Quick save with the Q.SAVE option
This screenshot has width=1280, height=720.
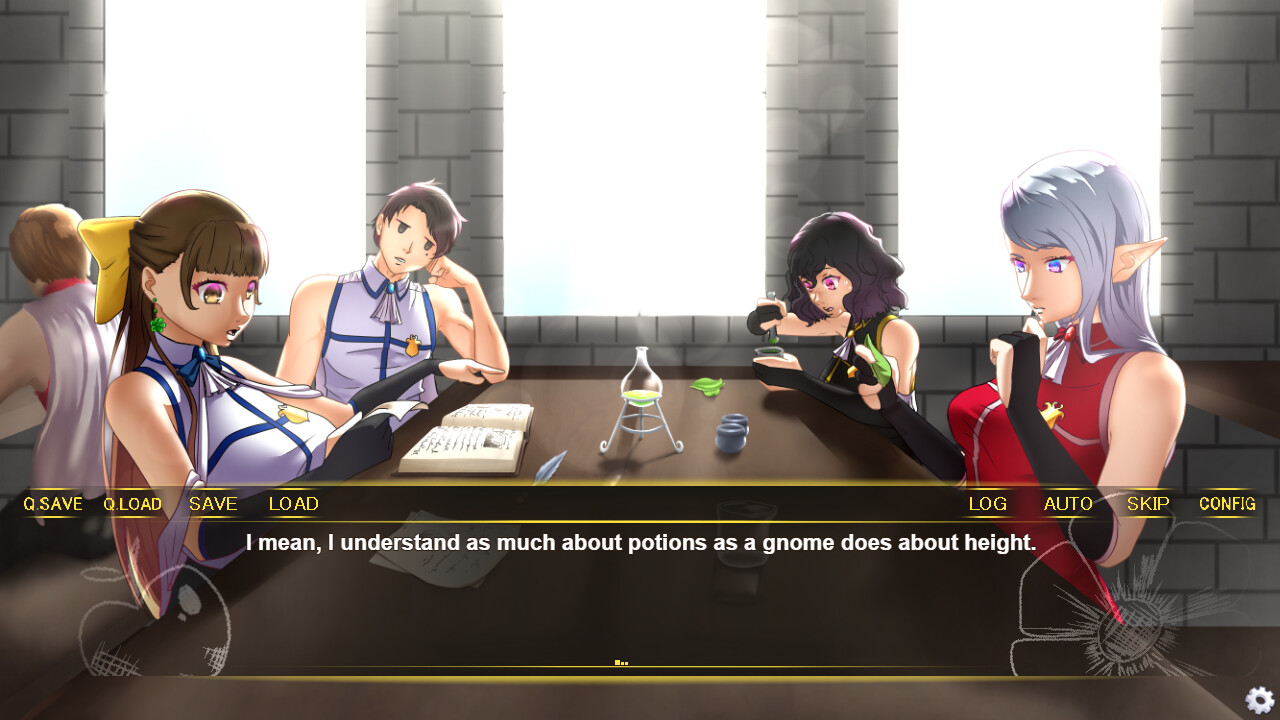(52, 504)
